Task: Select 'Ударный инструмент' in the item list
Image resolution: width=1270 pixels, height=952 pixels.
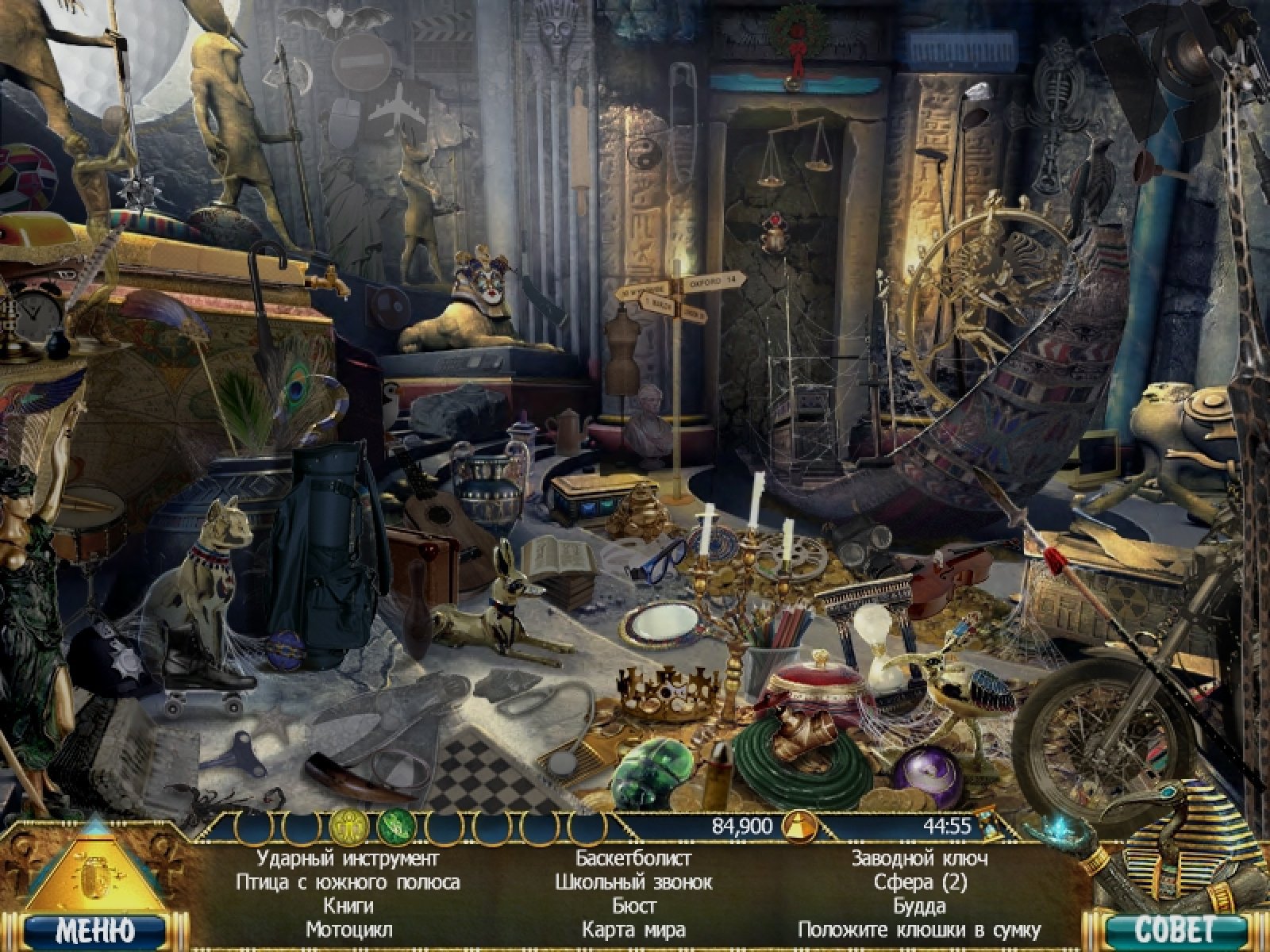Action: coord(348,858)
